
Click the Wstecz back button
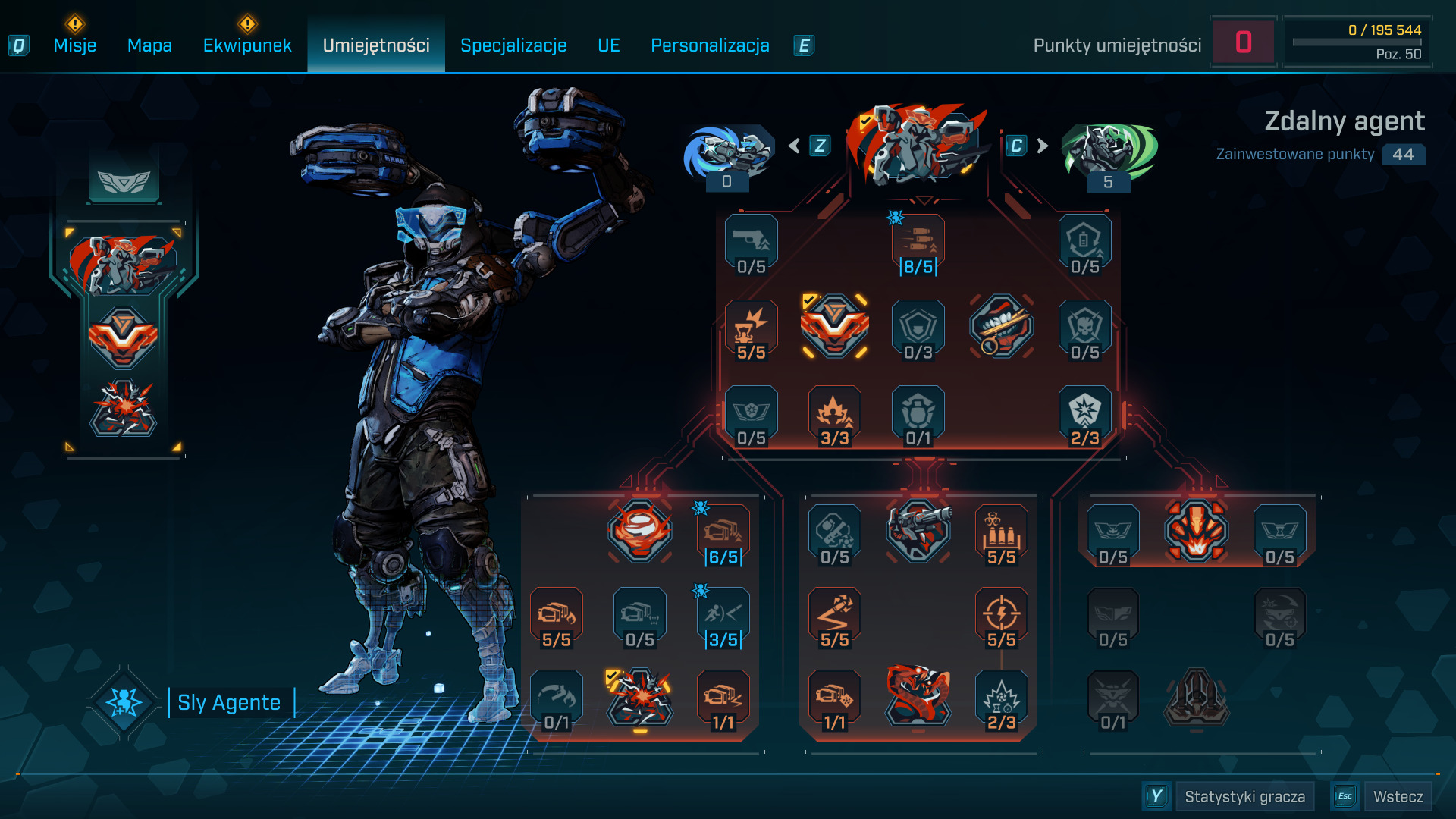(1398, 796)
